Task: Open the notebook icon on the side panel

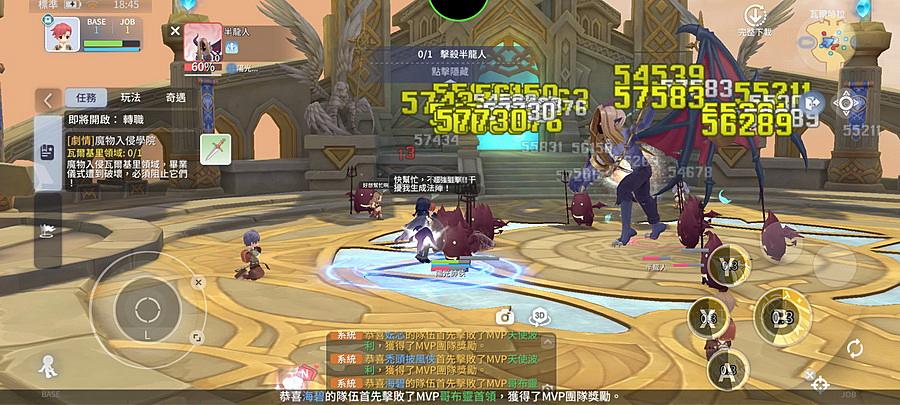Action: [47, 150]
